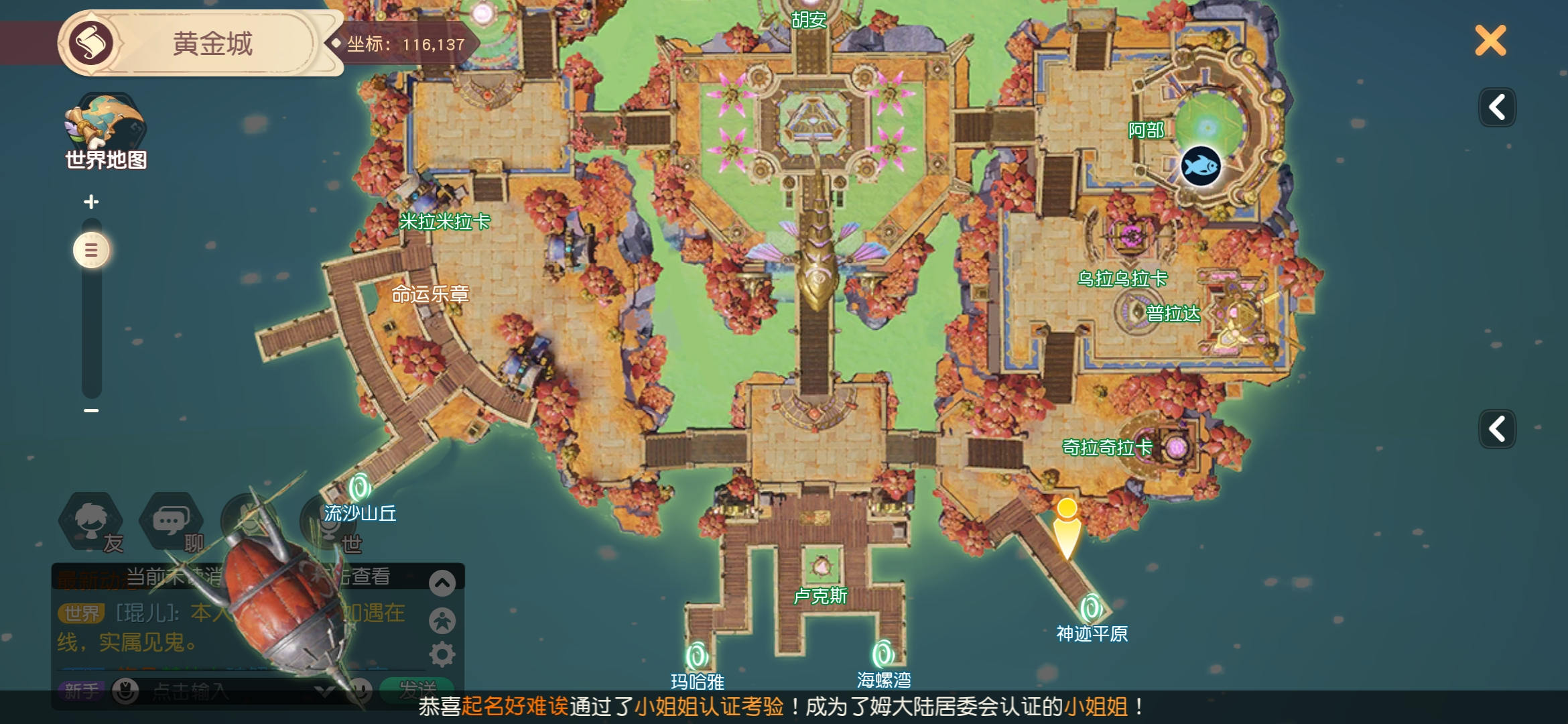Click the 卢克斯 NPC label
The width and height of the screenshot is (1568, 724).
[820, 595]
